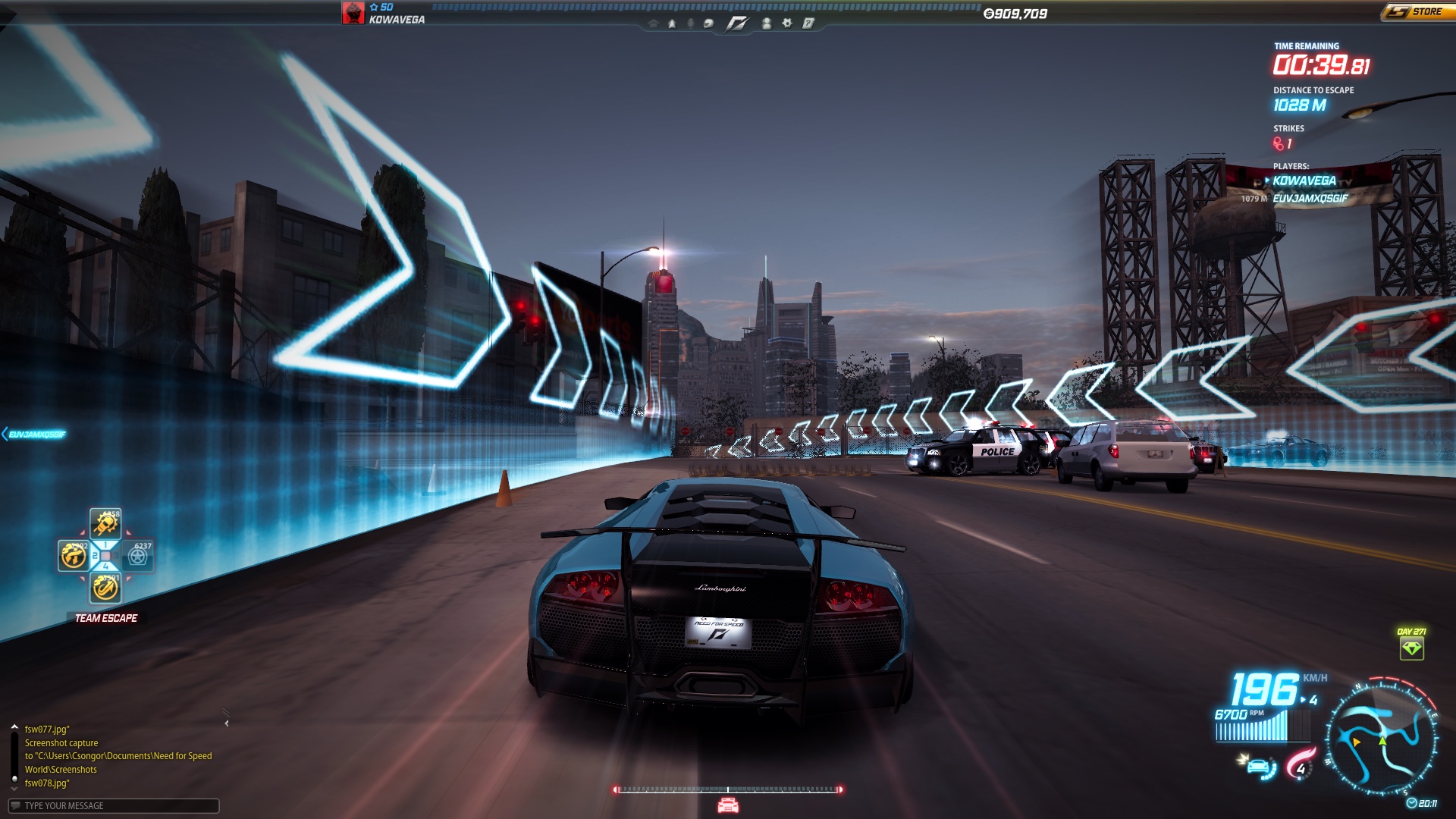
Task: Select the navigation arrow icon in top bar
Action: click(672, 24)
